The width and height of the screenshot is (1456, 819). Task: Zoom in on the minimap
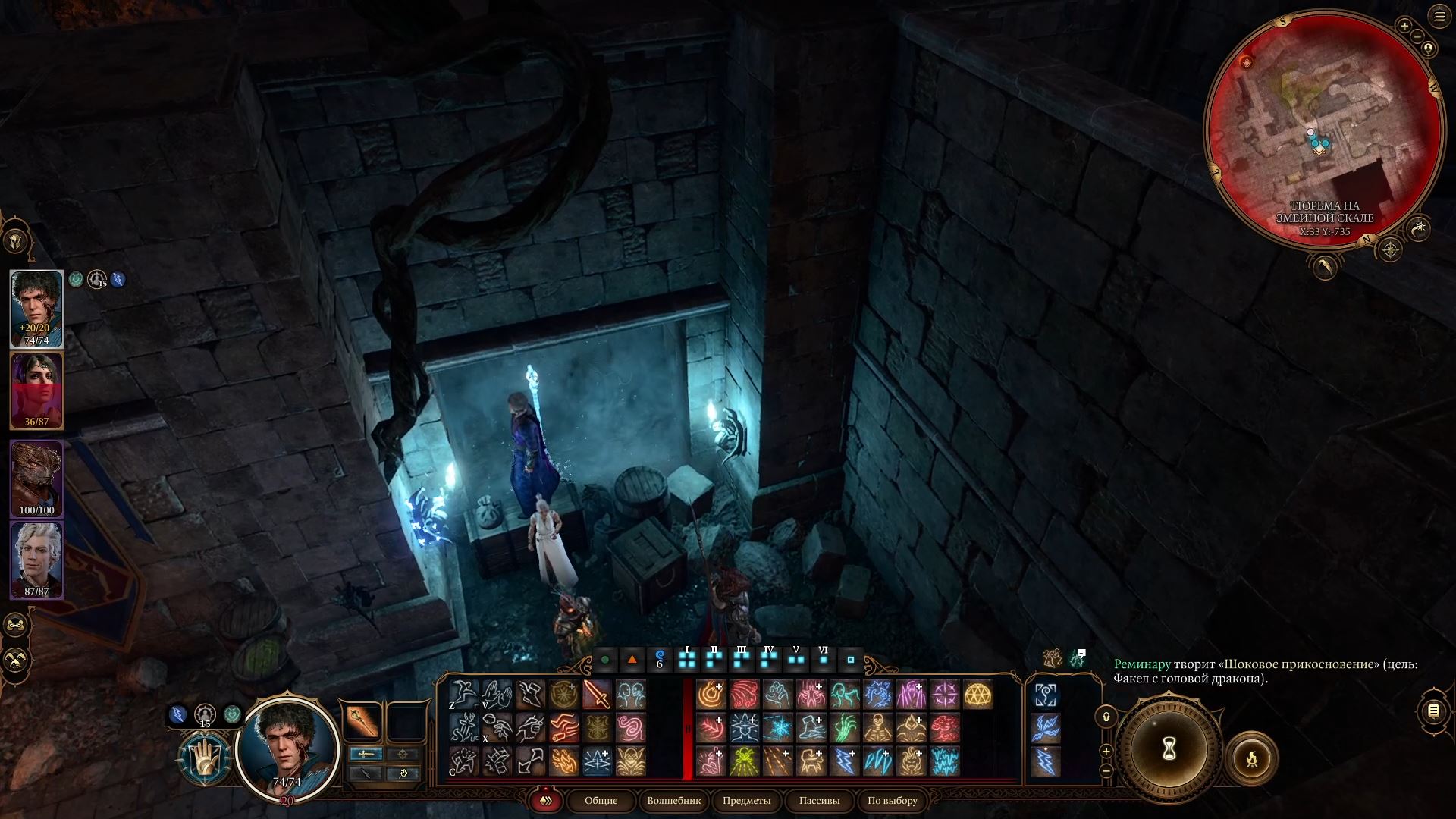pyautogui.click(x=1404, y=27)
